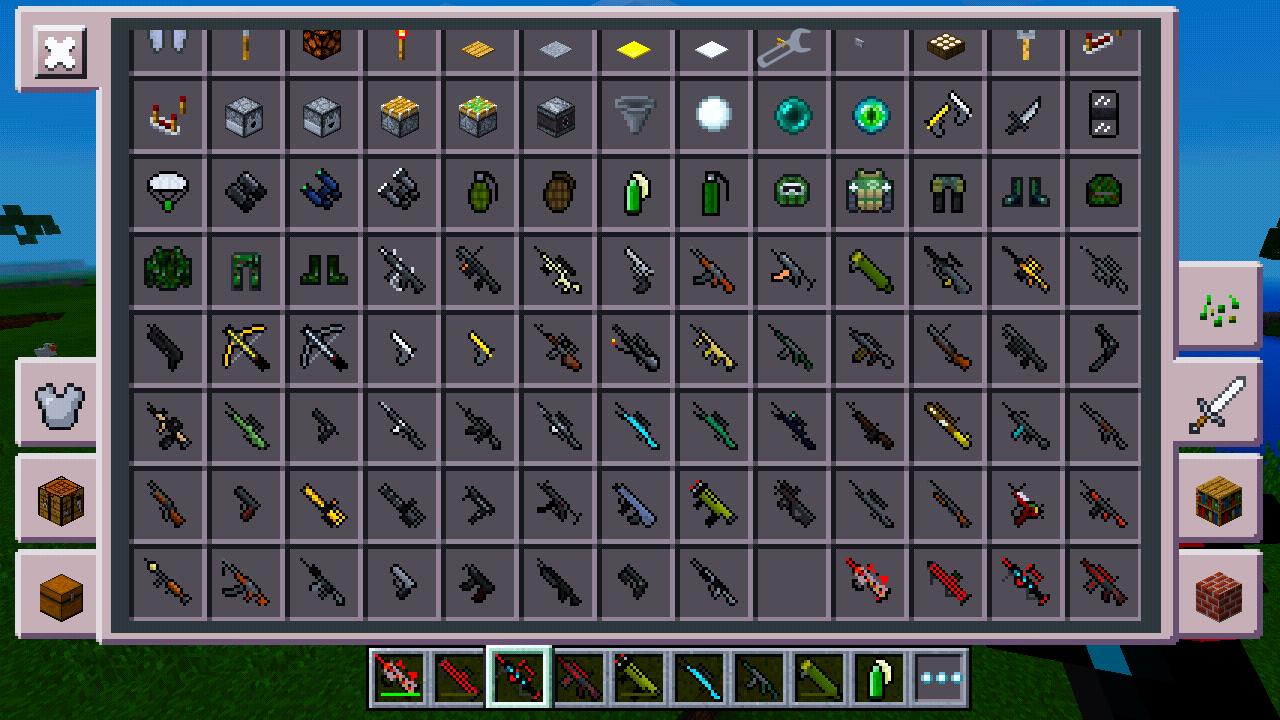Open the armor chestplate tab
1280x720 pixels.
point(57,402)
